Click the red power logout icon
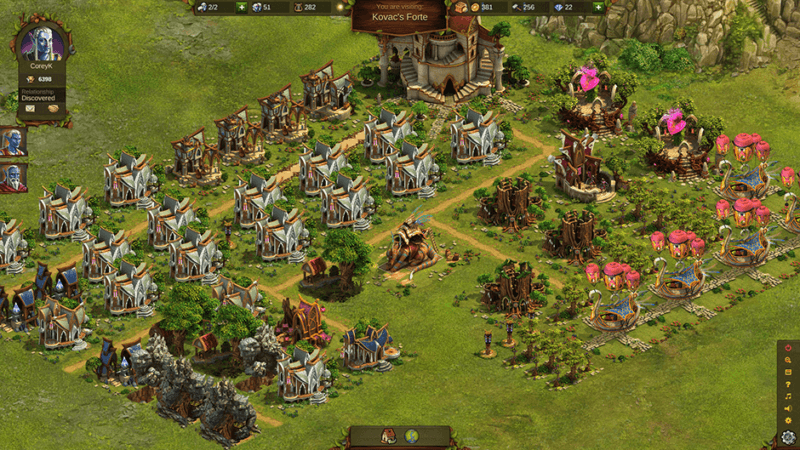Viewport: 800px width, 450px height. (788, 346)
